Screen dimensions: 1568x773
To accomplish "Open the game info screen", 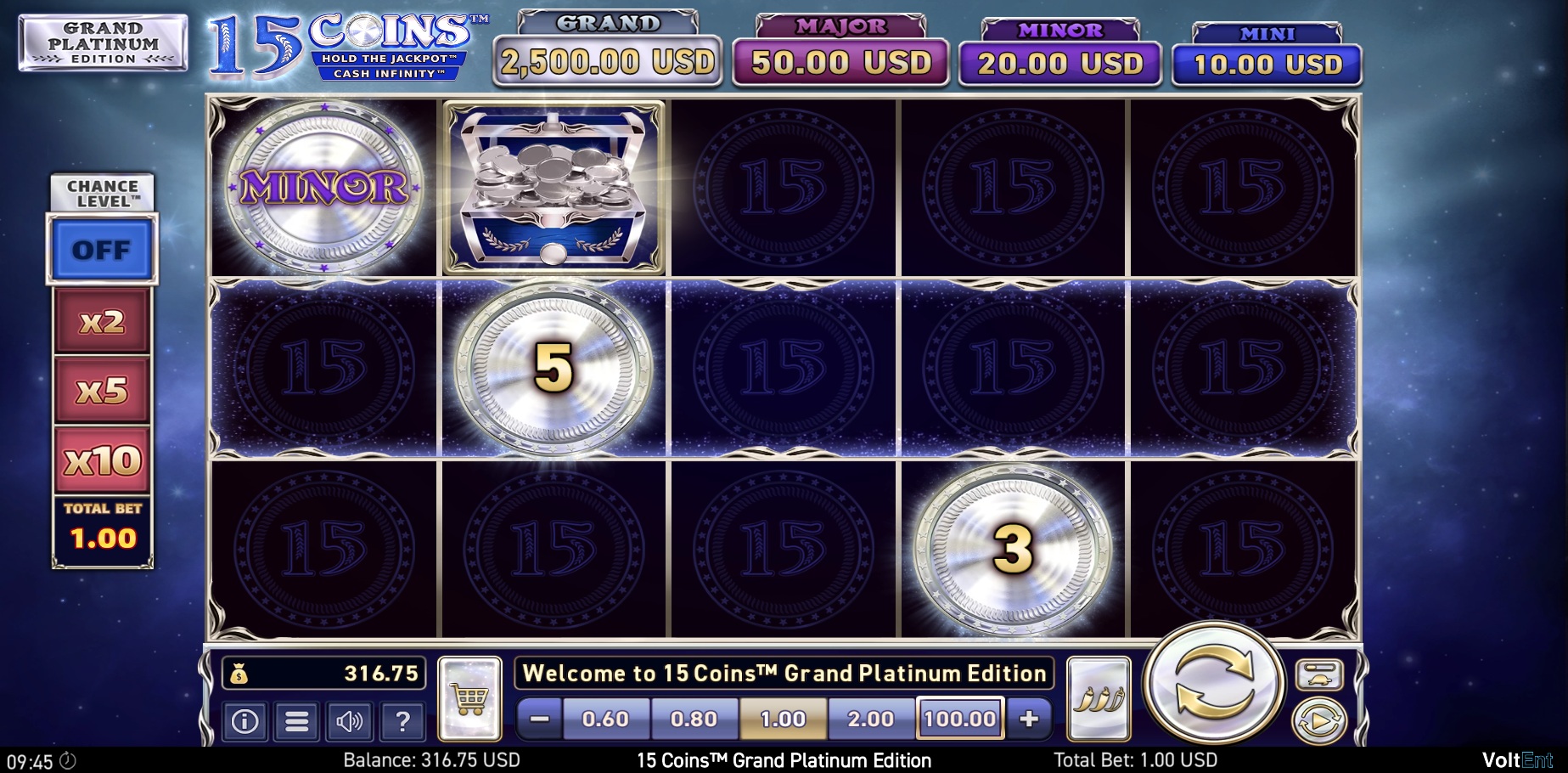I will pyautogui.click(x=244, y=720).
